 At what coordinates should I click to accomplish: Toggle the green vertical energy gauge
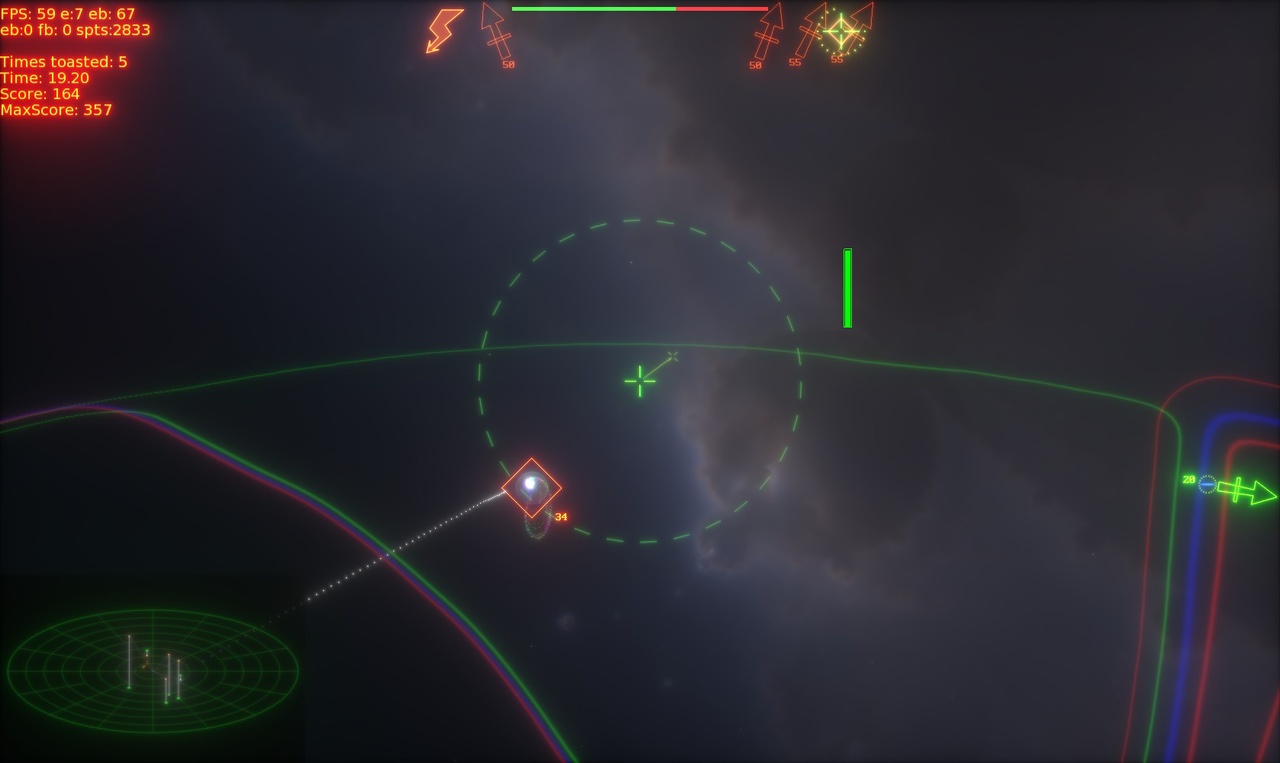[x=847, y=288]
